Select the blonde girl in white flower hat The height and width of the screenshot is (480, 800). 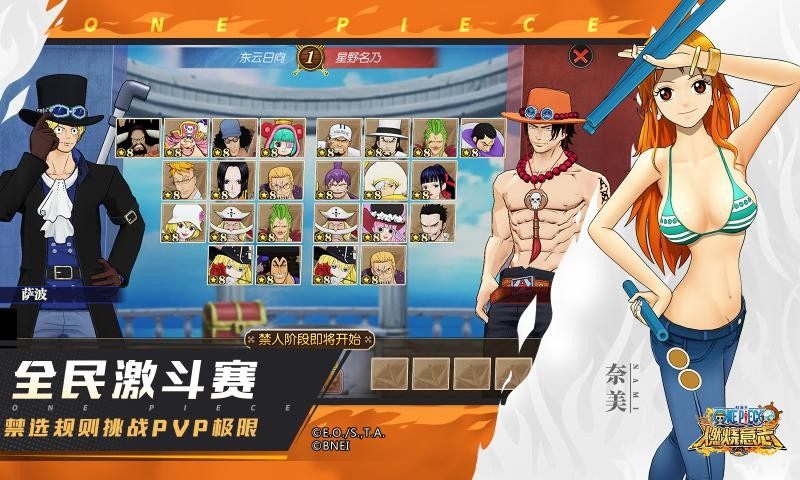[x=185, y=222]
